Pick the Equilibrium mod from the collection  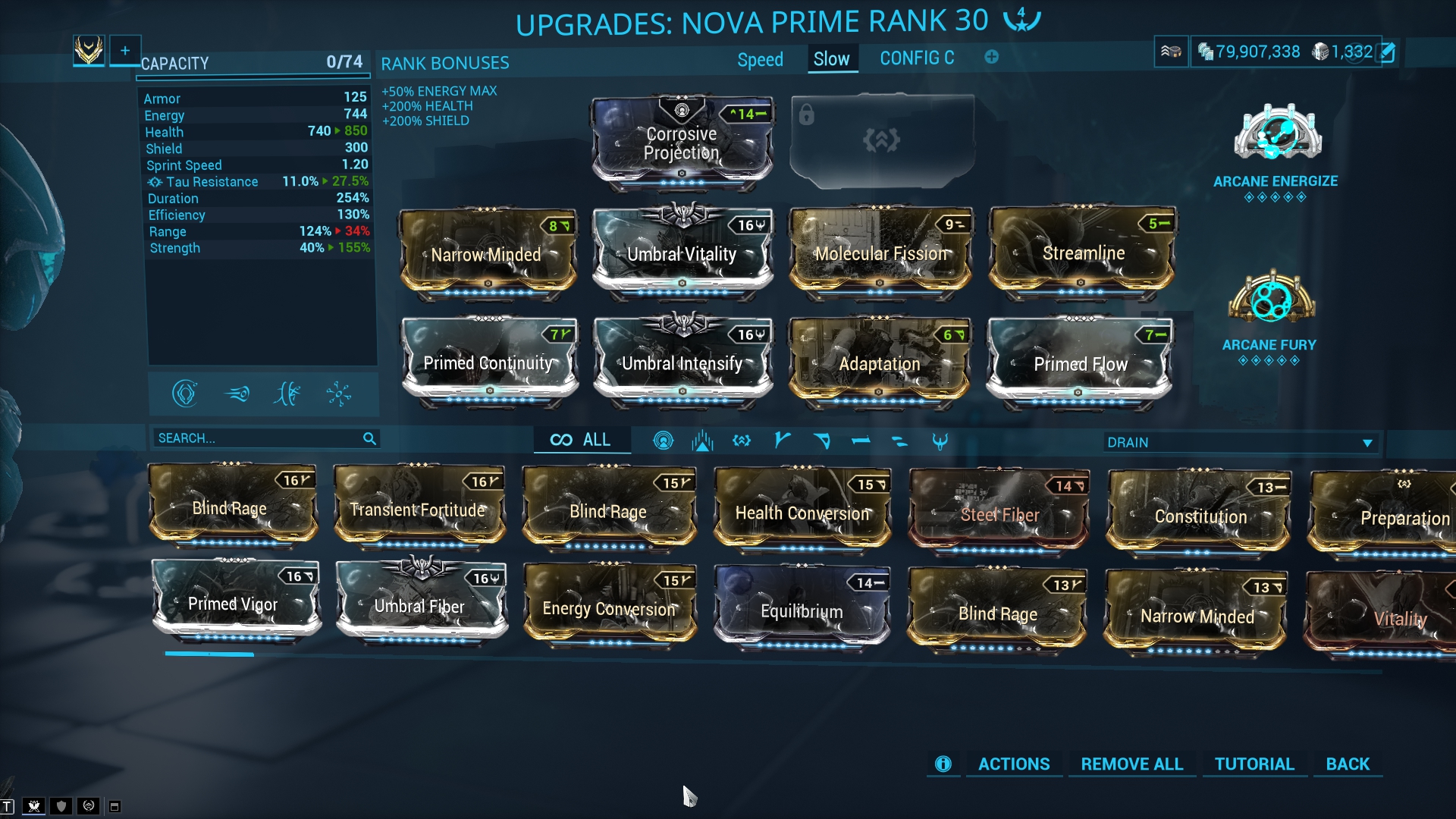point(802,611)
